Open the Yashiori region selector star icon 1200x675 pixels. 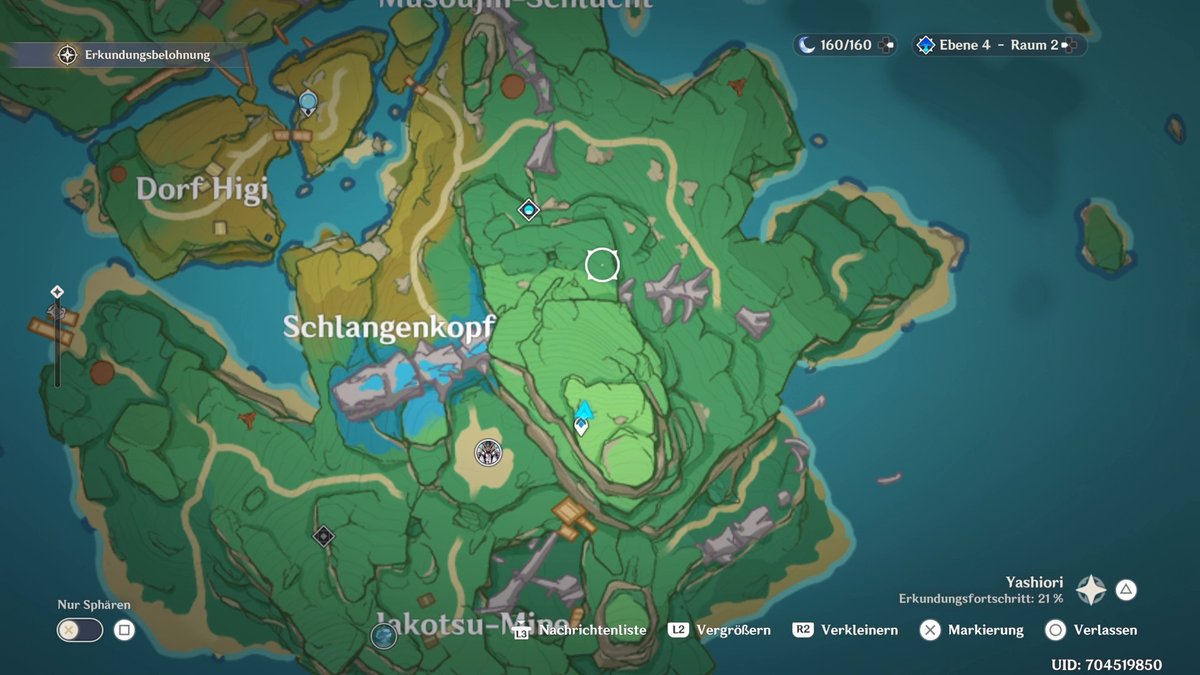[x=1090, y=590]
